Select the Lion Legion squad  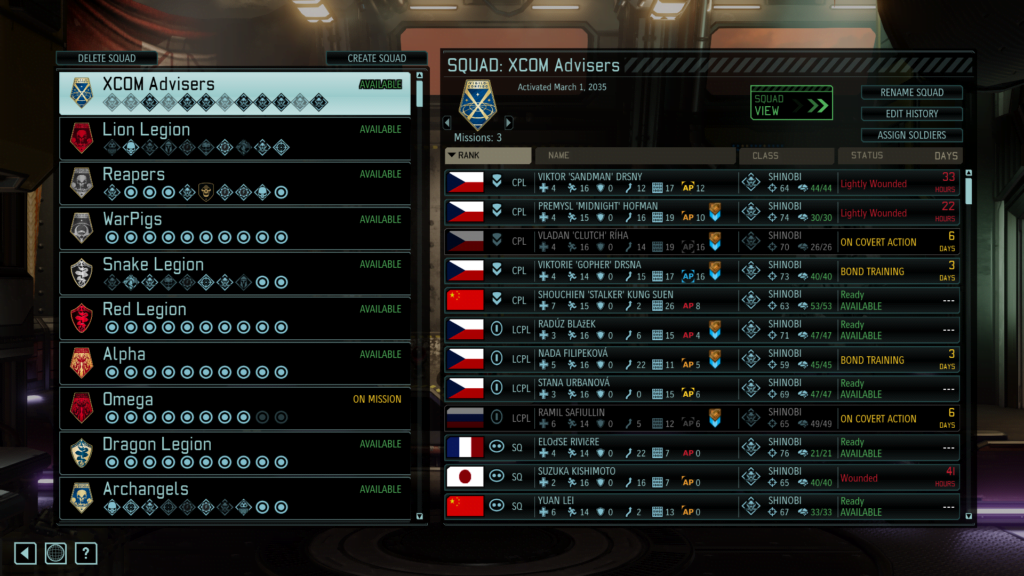tap(234, 137)
